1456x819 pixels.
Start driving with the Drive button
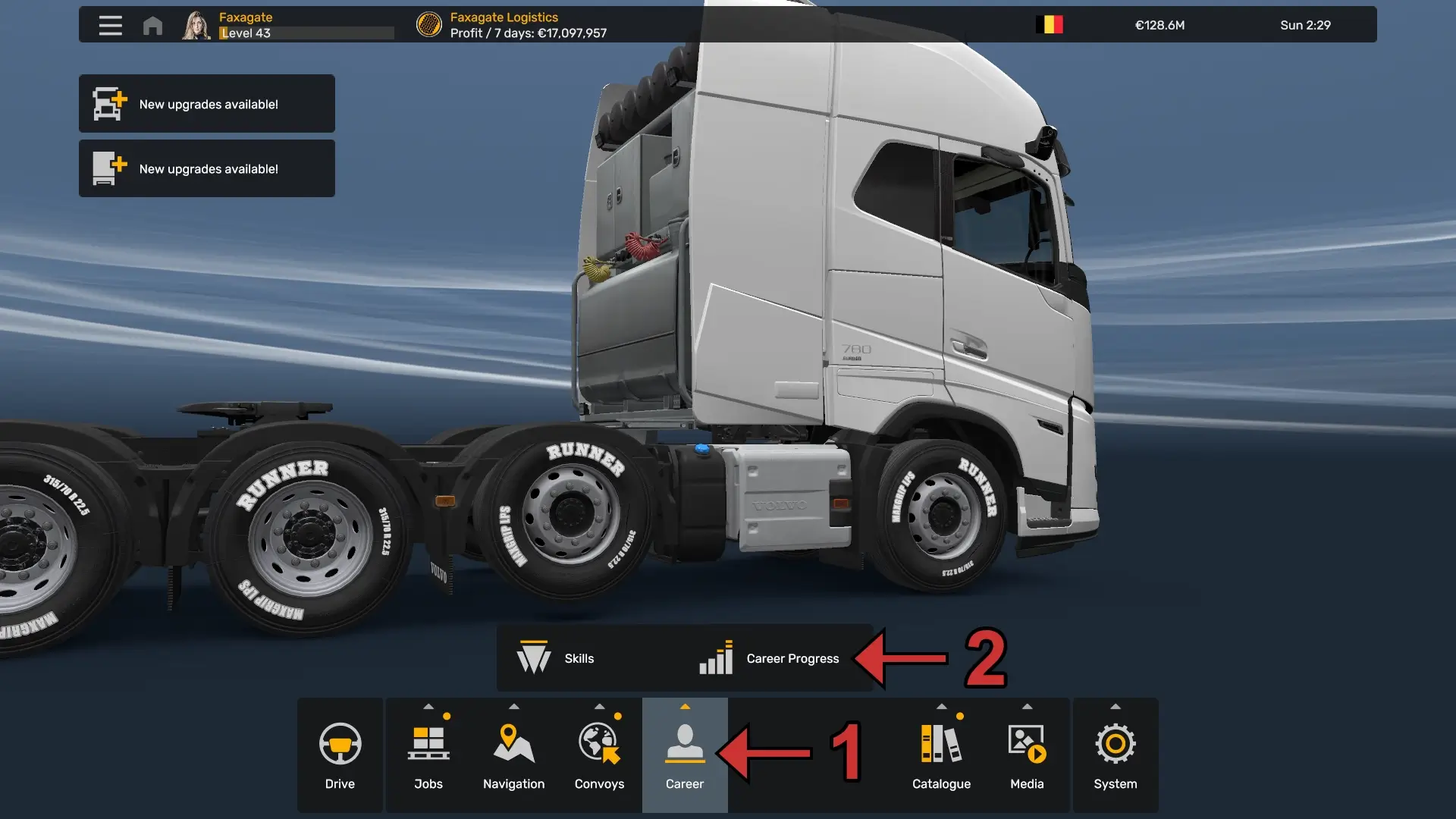coord(340,755)
